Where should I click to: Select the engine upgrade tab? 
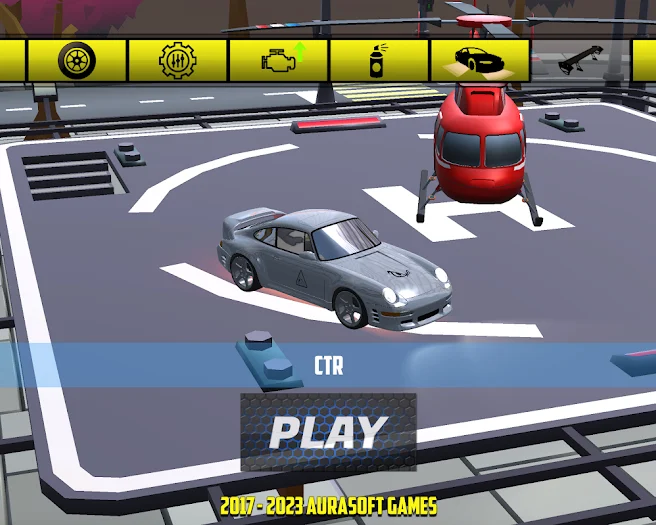(x=279, y=61)
